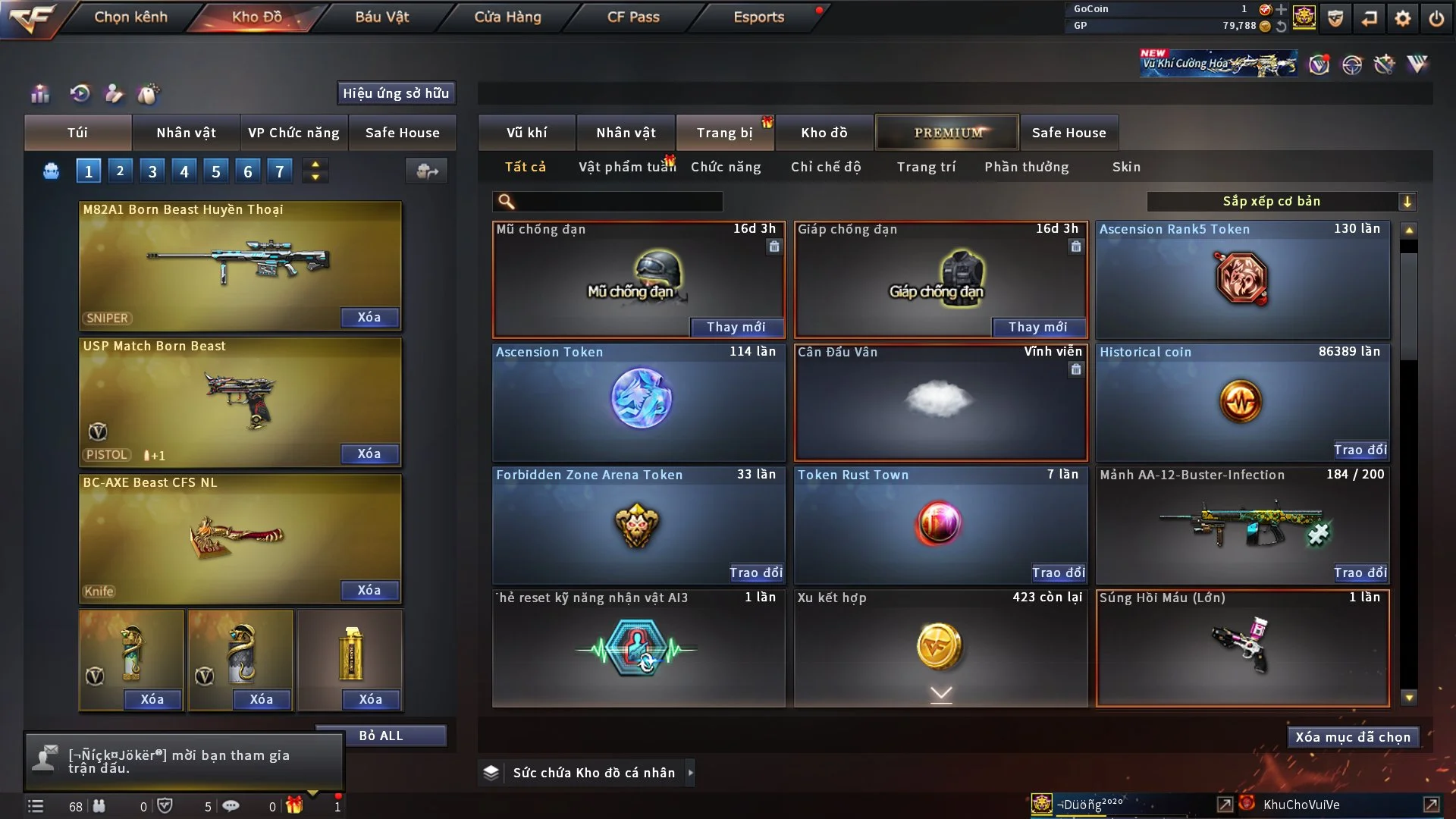Screen dimensions: 1456x819
Task: Open the Cửa Hàng shop menu
Action: point(507,17)
